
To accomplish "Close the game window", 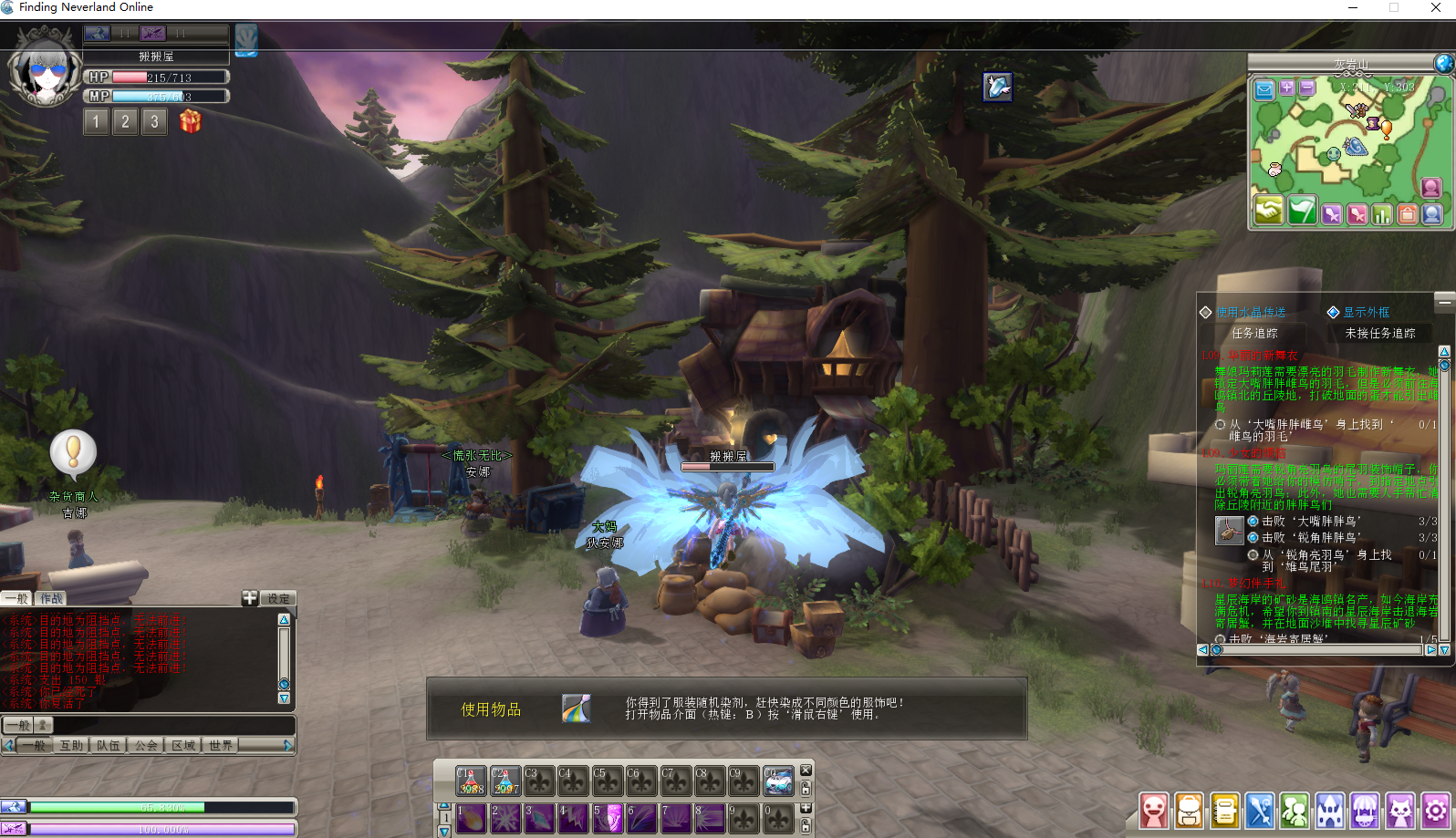I will [x=1435, y=7].
